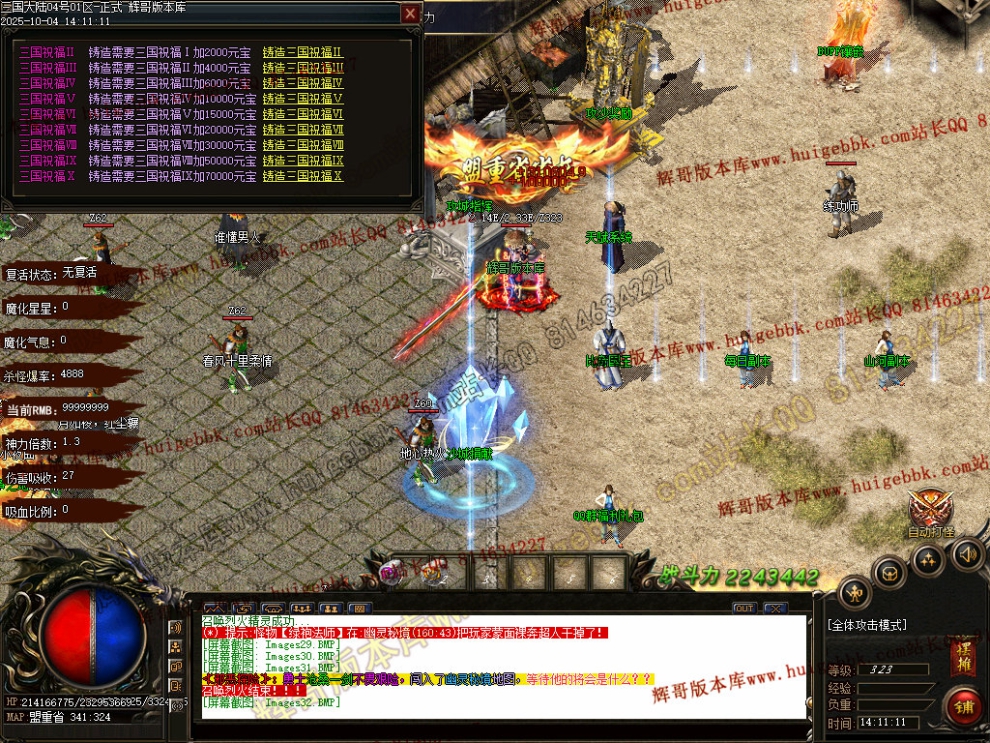The height and width of the screenshot is (743, 990).
Task: Click into the chat log window
Action: pyautogui.click(x=500, y=670)
